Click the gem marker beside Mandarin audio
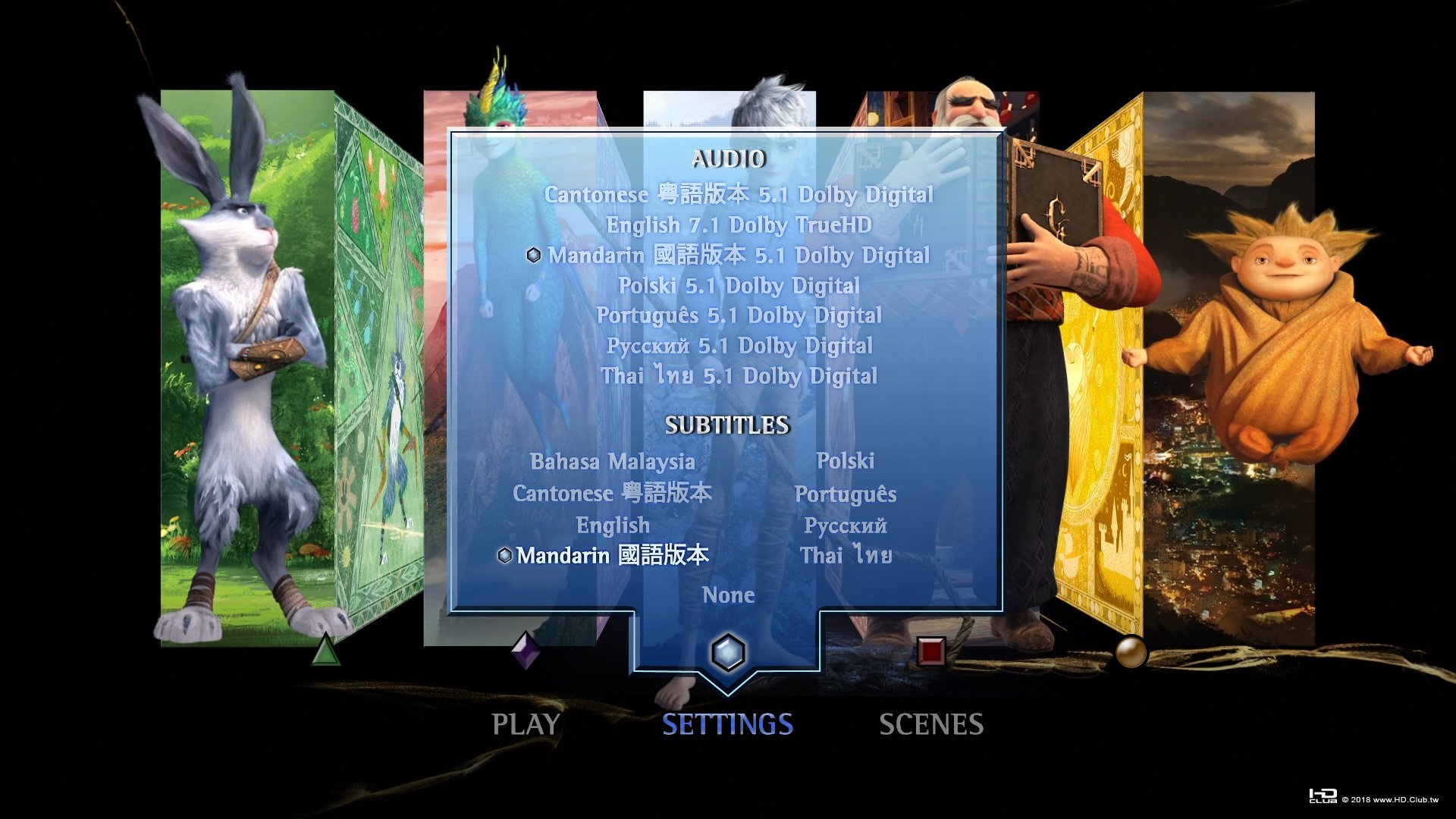 click(533, 256)
